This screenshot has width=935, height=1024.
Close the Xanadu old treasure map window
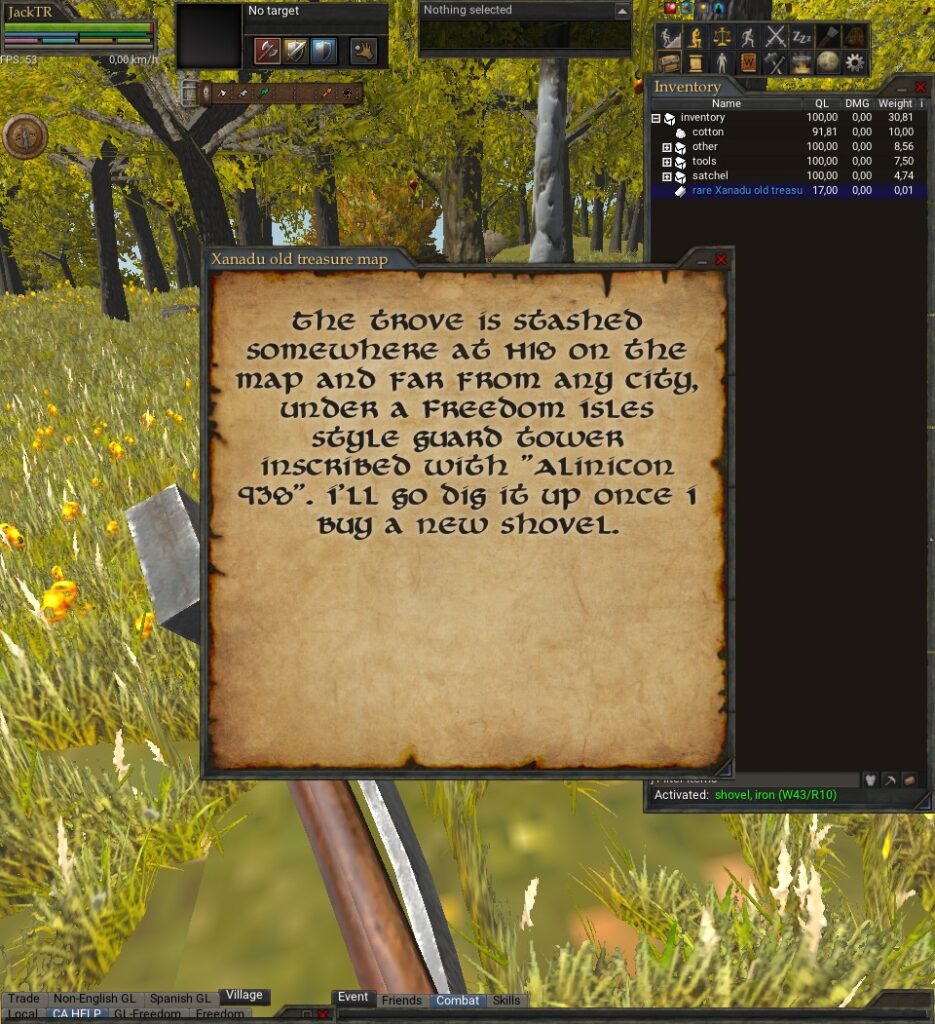click(721, 260)
